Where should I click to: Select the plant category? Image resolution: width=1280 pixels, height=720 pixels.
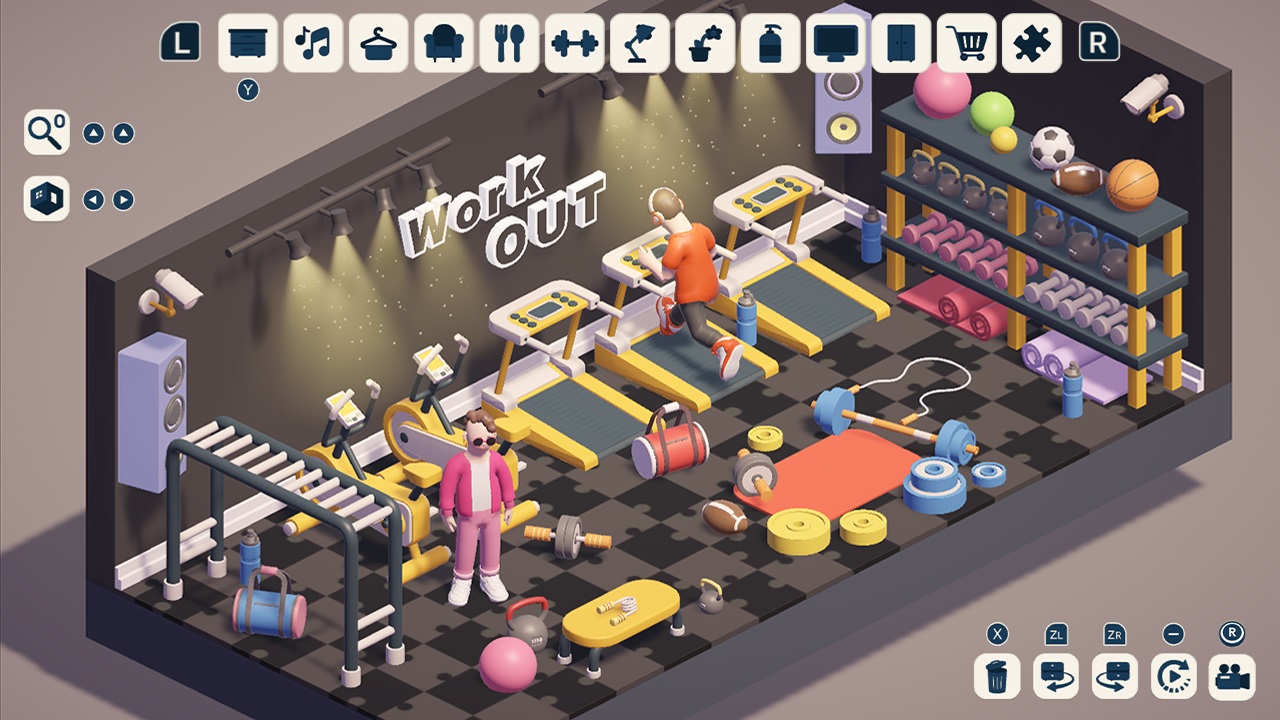(x=706, y=45)
